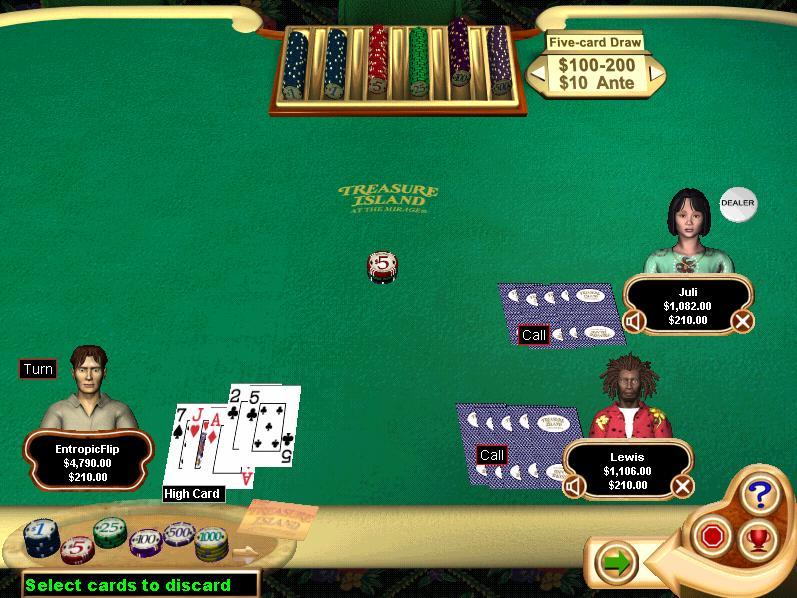The image size is (797, 598).
Task: Mute Juli with her speaker icon
Action: 632,321
